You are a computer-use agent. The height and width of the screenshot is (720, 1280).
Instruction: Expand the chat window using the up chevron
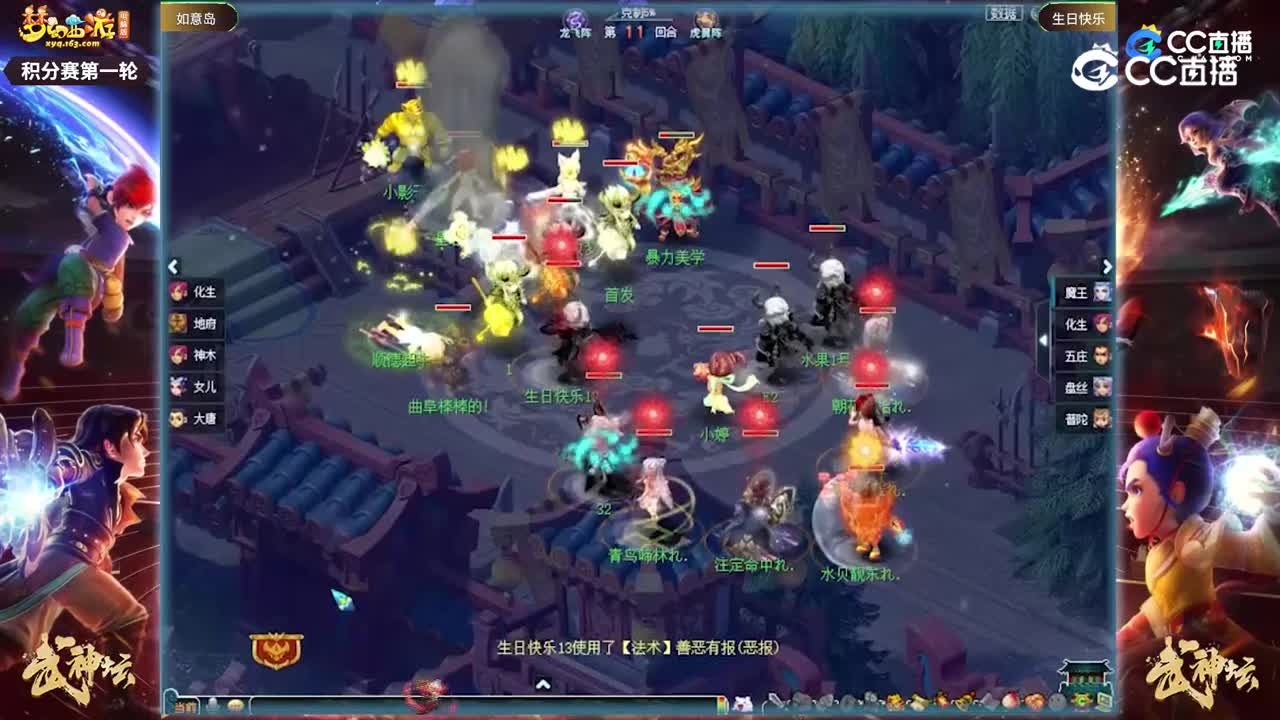pyautogui.click(x=545, y=686)
